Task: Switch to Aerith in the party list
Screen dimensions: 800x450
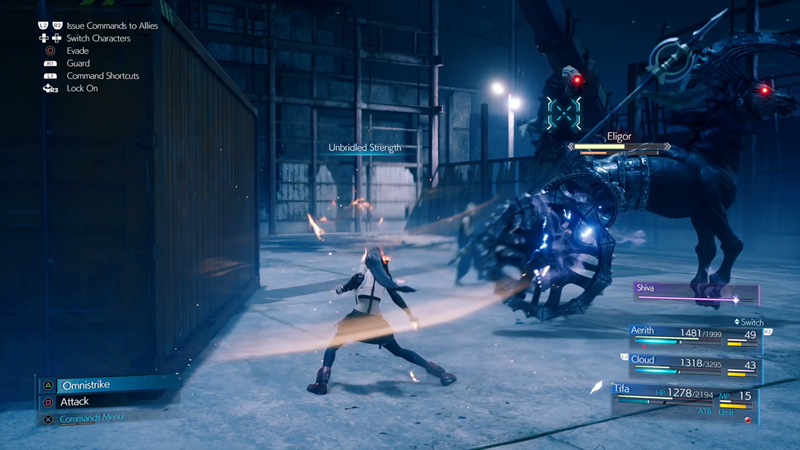Action: [692, 335]
